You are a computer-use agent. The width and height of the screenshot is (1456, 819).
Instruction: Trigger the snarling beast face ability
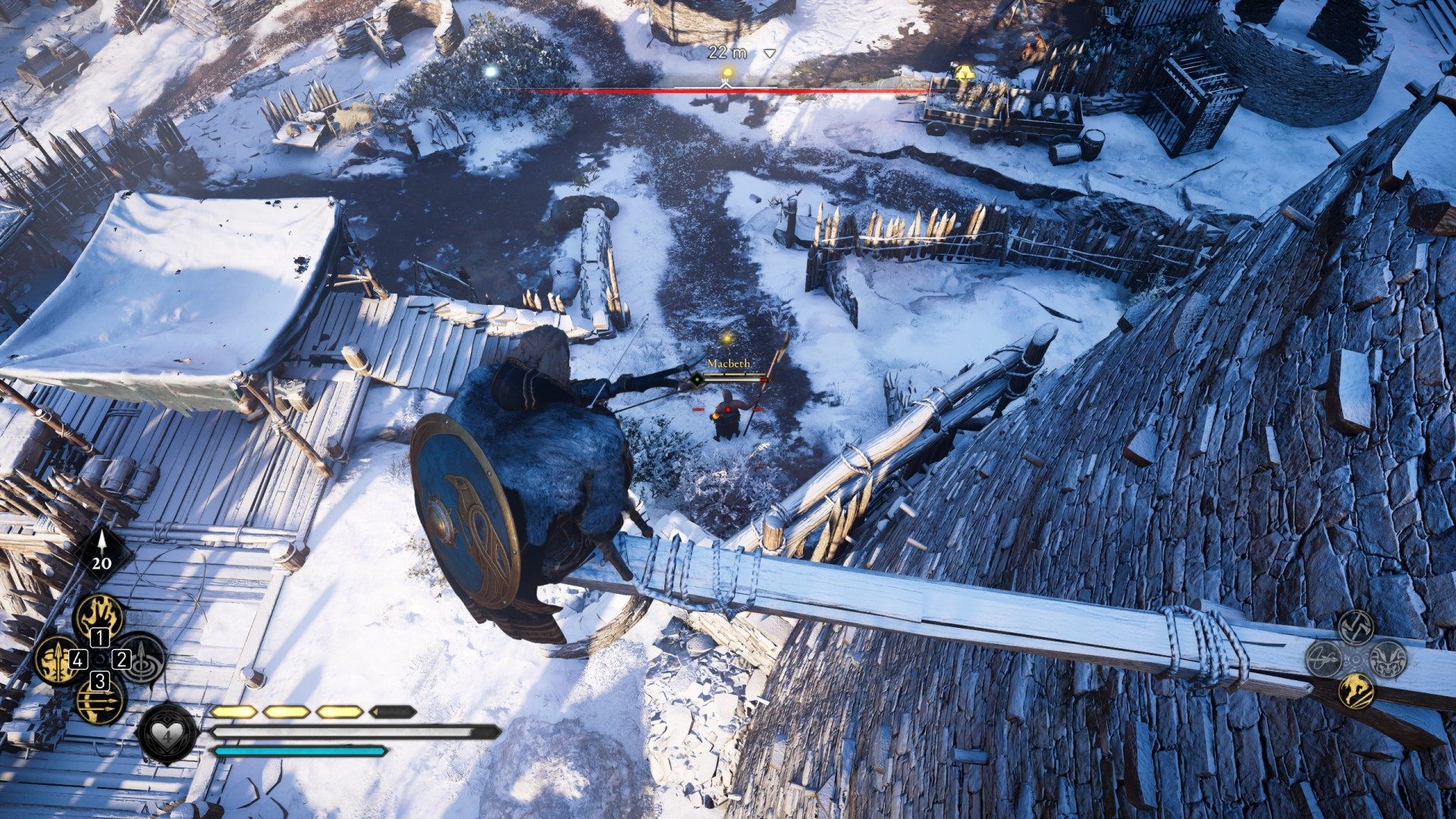coord(1389,658)
